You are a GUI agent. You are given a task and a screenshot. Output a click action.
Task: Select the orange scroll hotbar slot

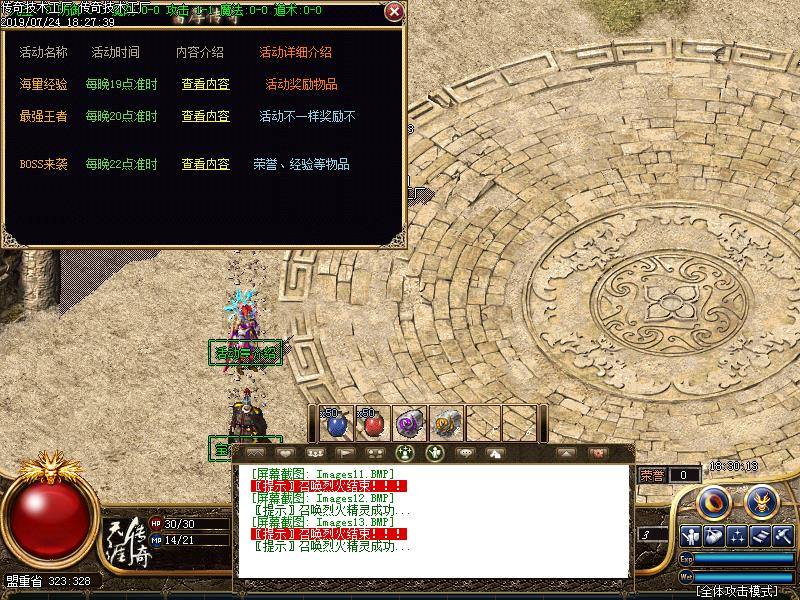pos(446,423)
